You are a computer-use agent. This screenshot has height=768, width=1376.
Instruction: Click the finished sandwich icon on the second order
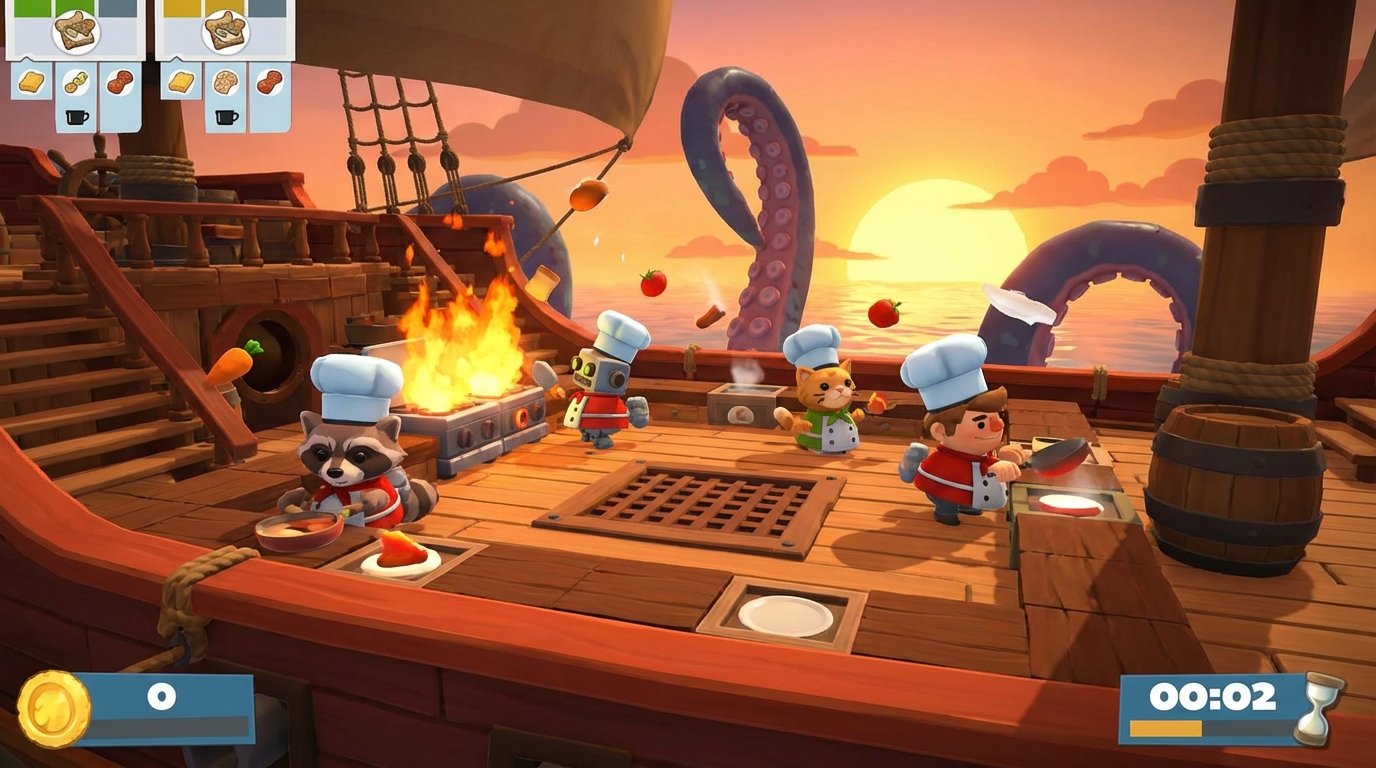click(227, 32)
